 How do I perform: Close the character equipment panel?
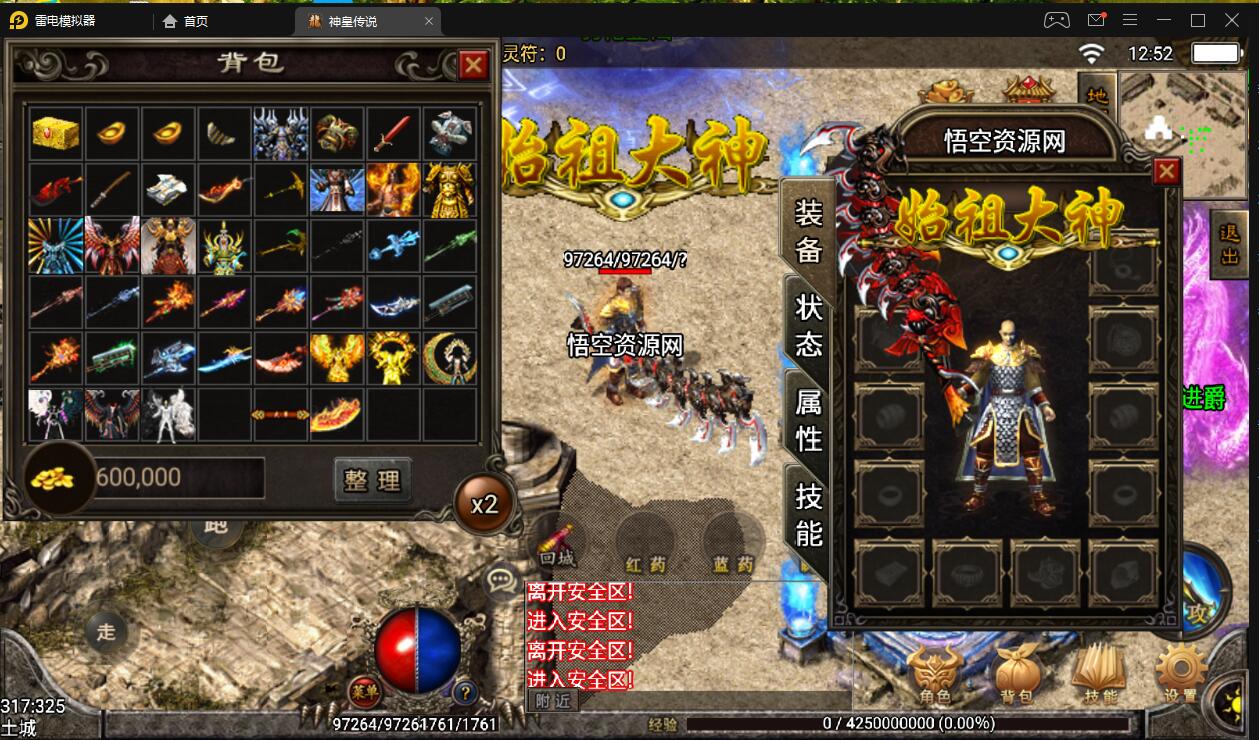tap(1166, 172)
